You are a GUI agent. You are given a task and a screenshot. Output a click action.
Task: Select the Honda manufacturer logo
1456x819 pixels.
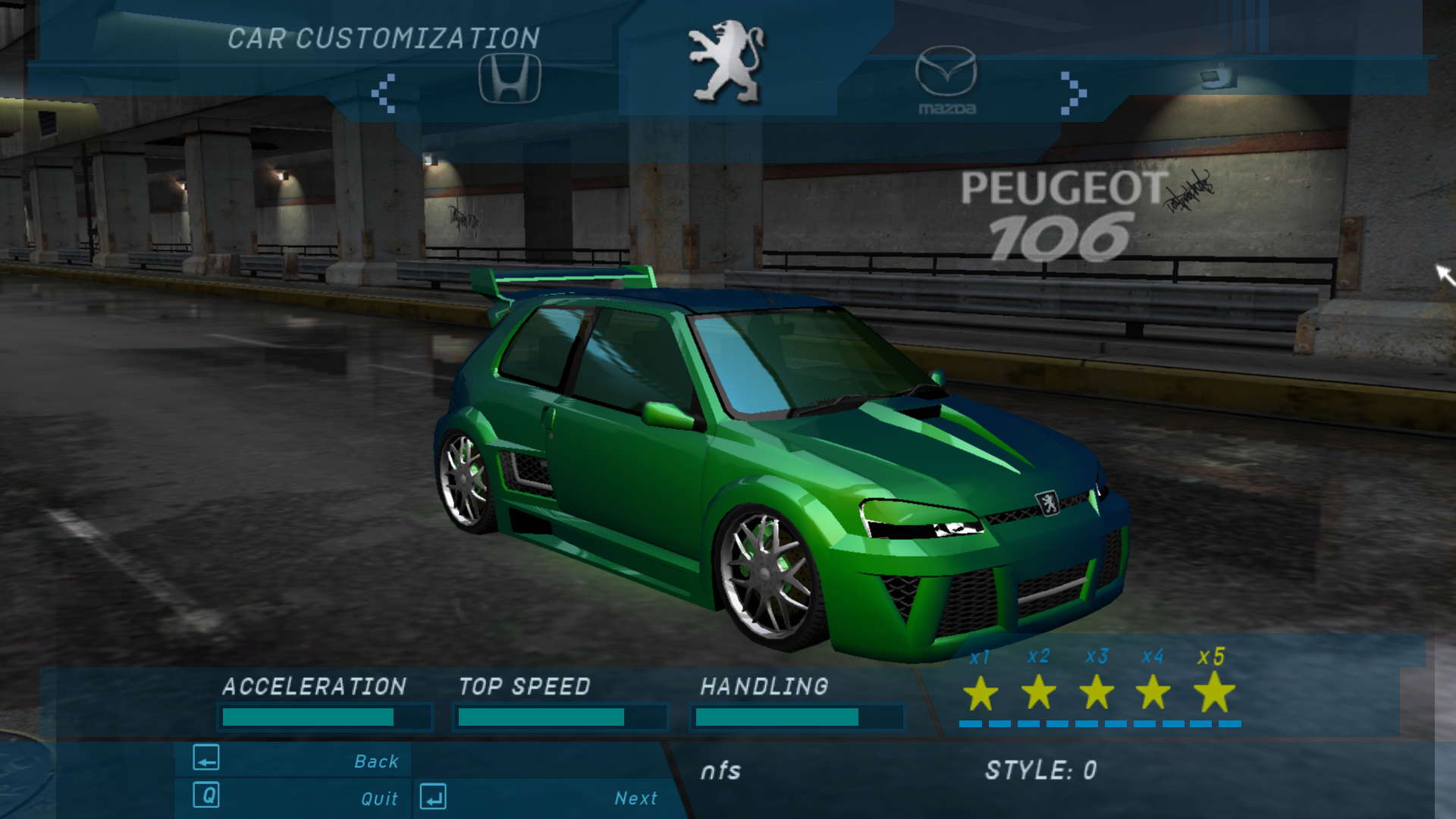click(x=510, y=78)
